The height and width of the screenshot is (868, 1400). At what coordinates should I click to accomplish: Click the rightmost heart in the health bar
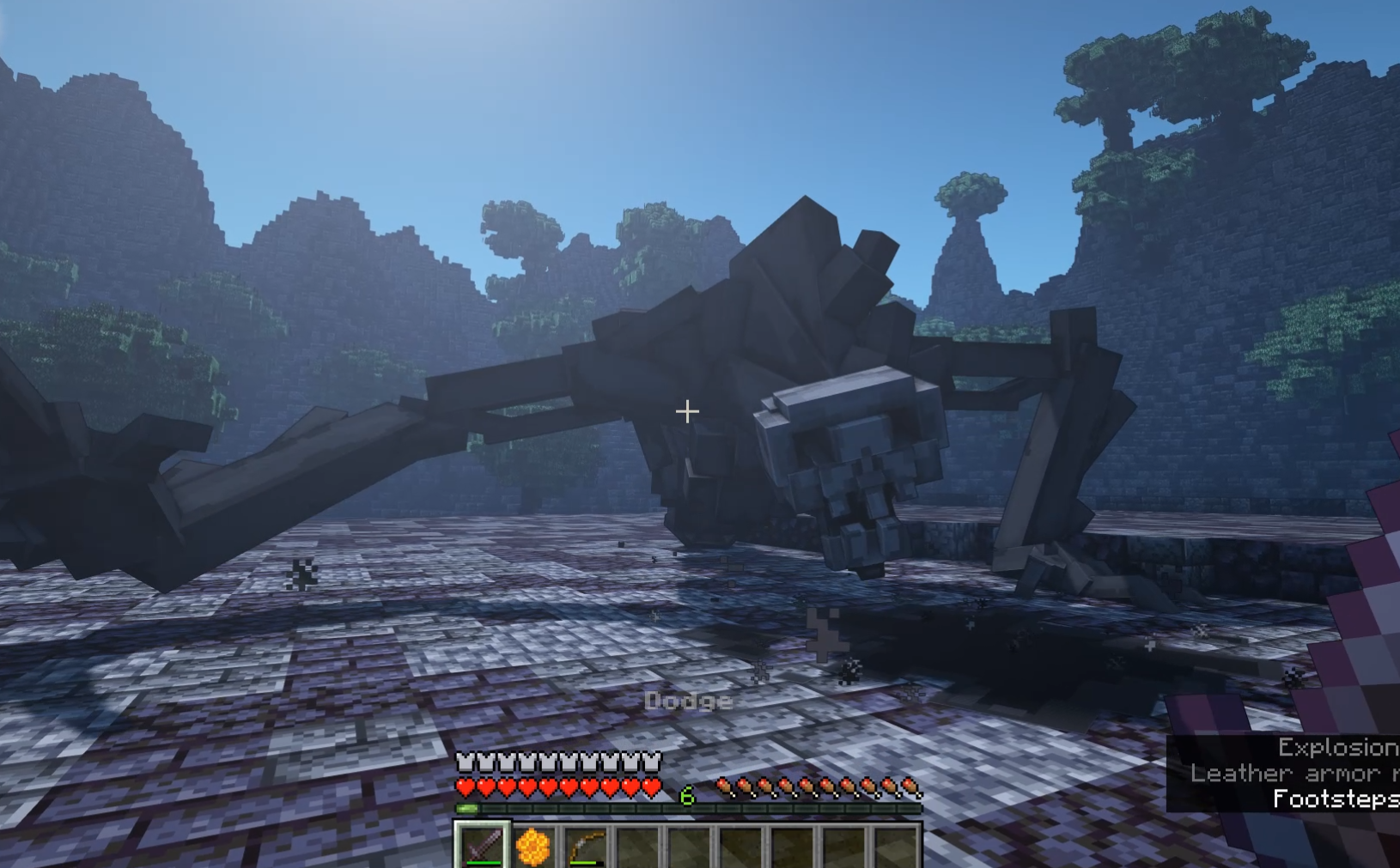pyautogui.click(x=651, y=785)
